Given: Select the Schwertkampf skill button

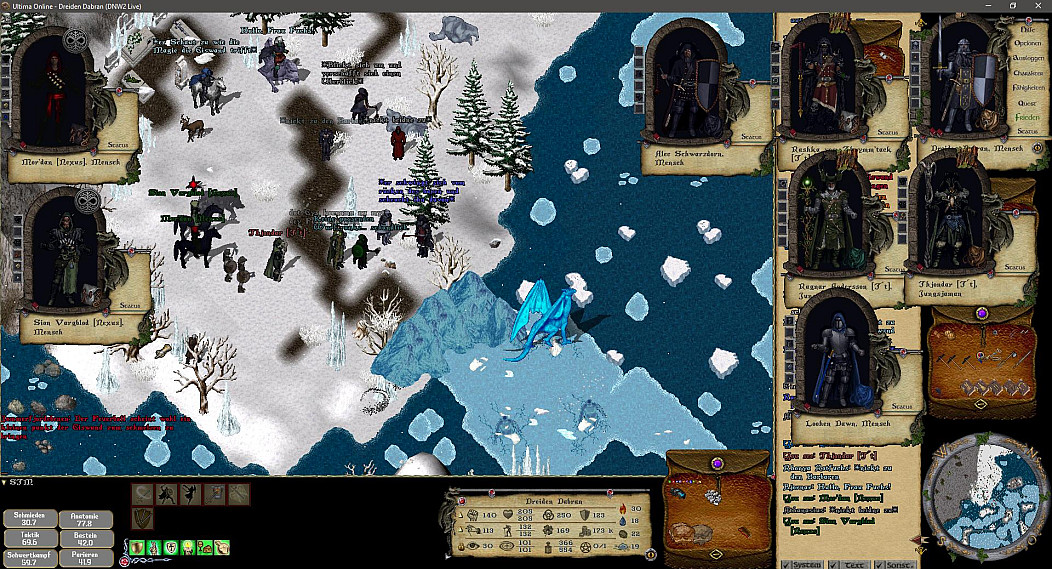Looking at the screenshot, I should (28, 556).
